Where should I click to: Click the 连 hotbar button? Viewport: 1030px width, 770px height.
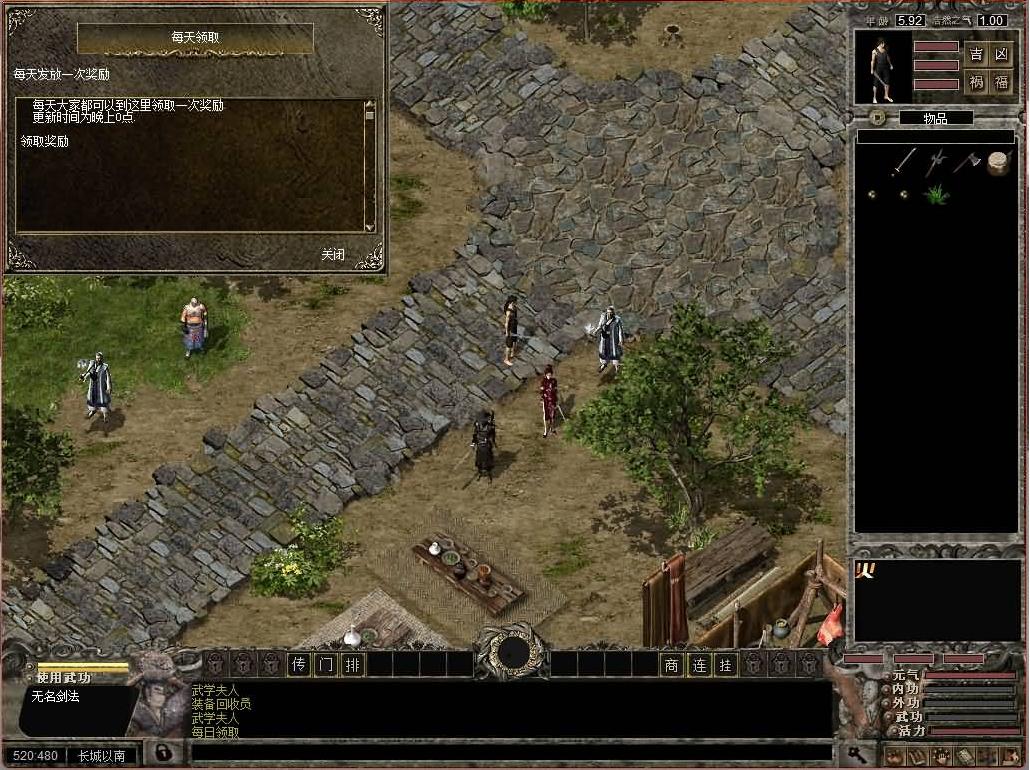(700, 664)
